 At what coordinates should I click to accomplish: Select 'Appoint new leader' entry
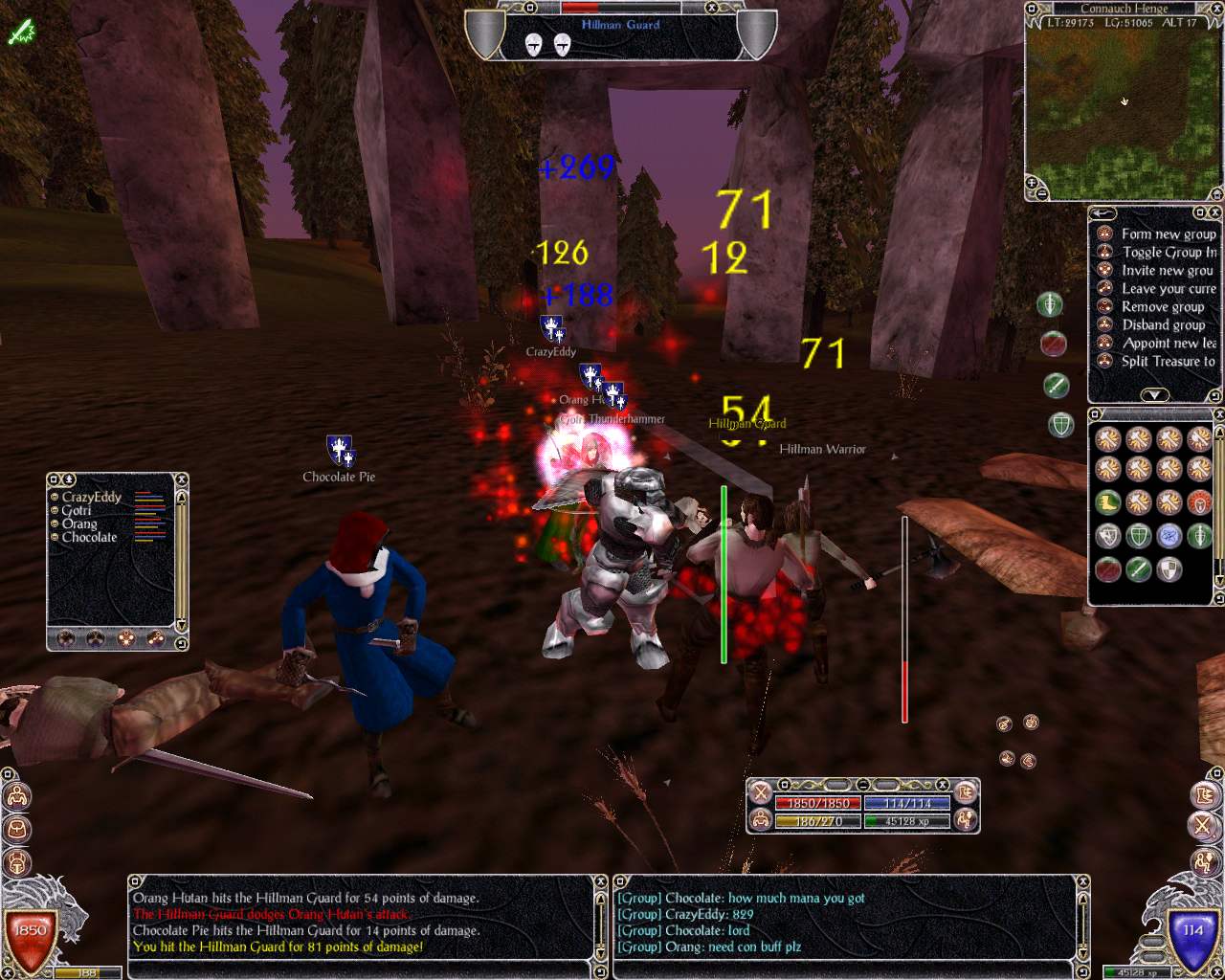[x=1169, y=343]
